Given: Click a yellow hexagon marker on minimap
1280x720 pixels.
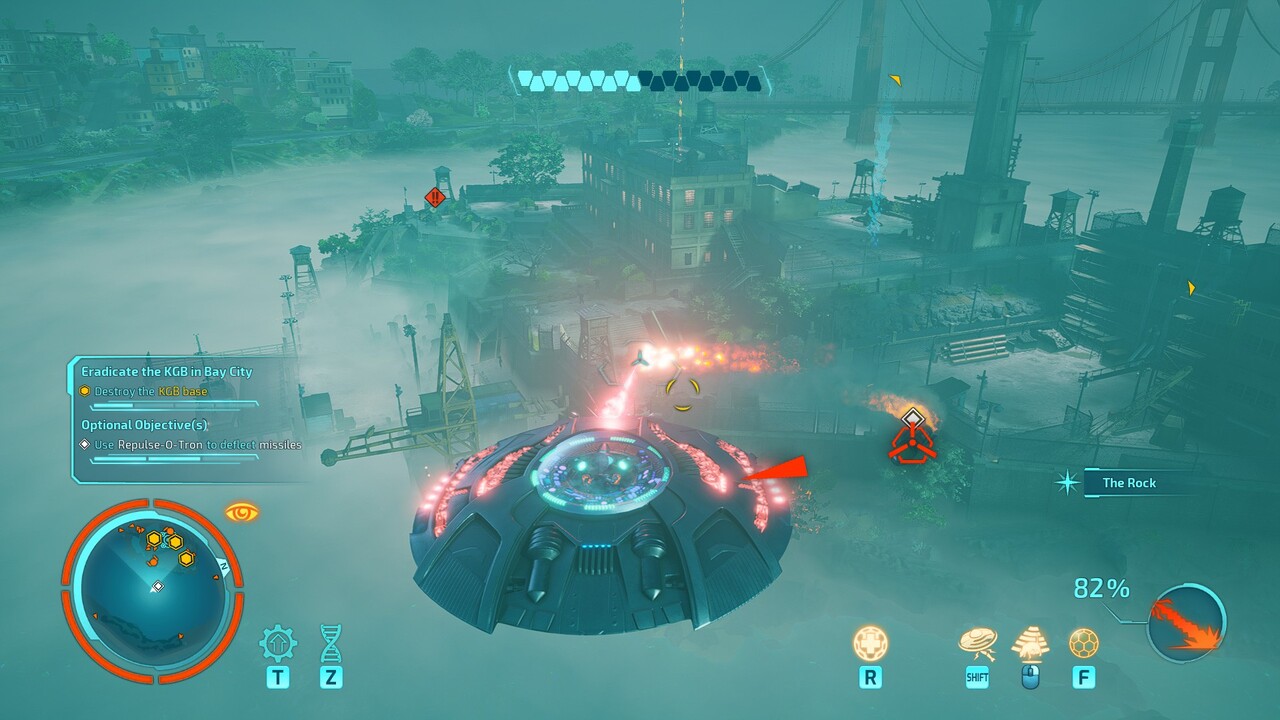Looking at the screenshot, I should coord(186,558).
